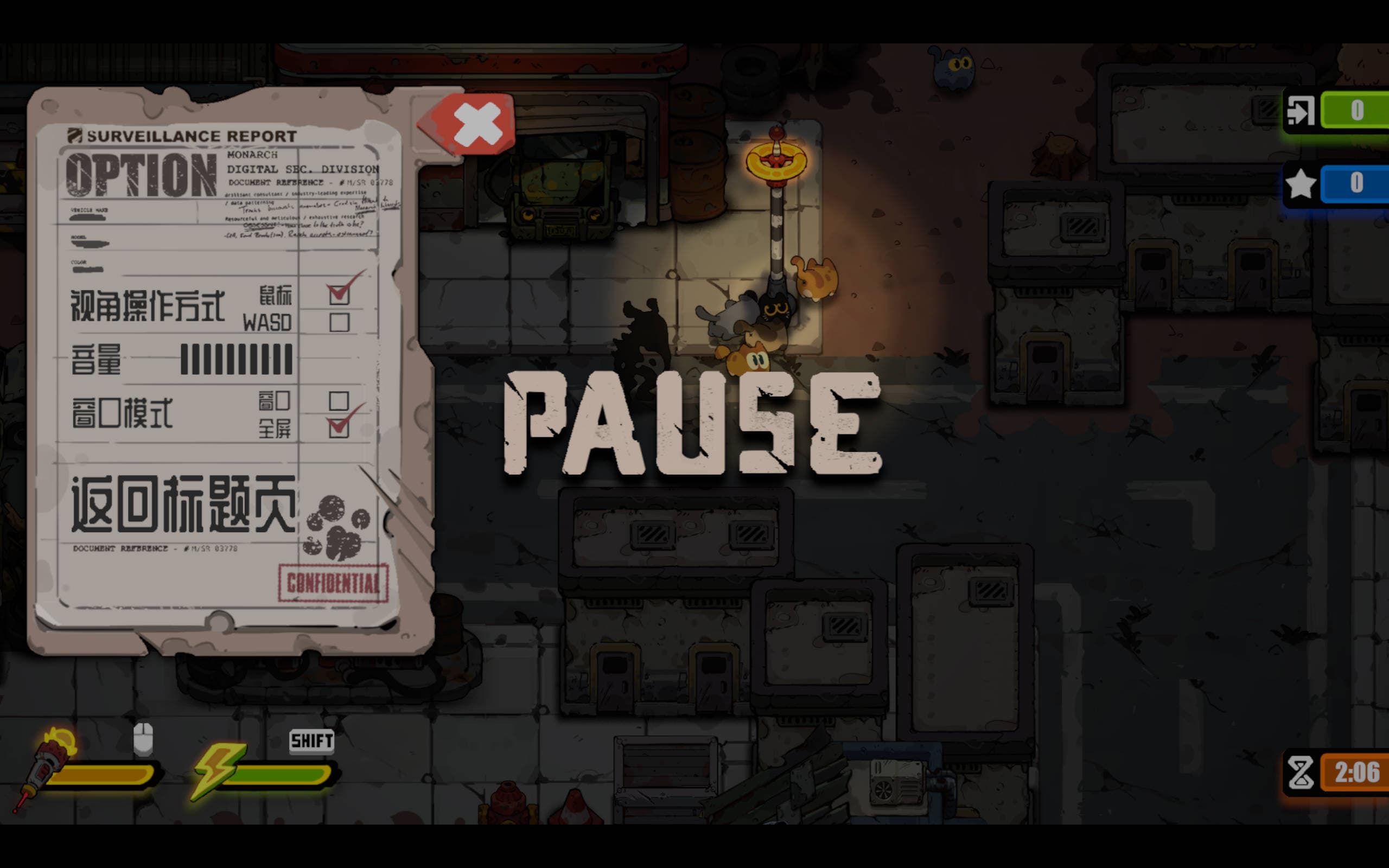
Task: Click the blue star counter showing 0
Action: point(1357,184)
